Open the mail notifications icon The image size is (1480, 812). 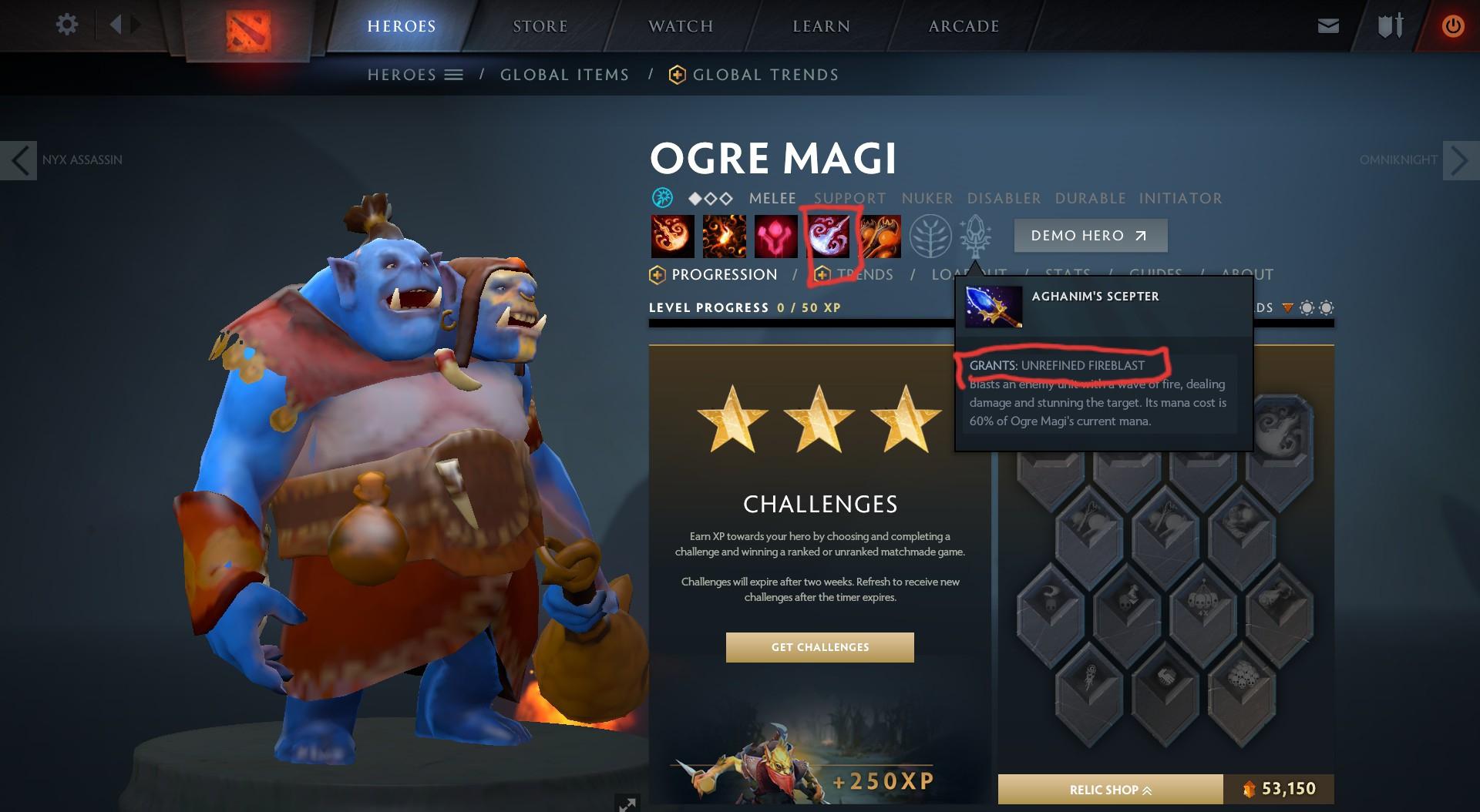click(x=1329, y=25)
